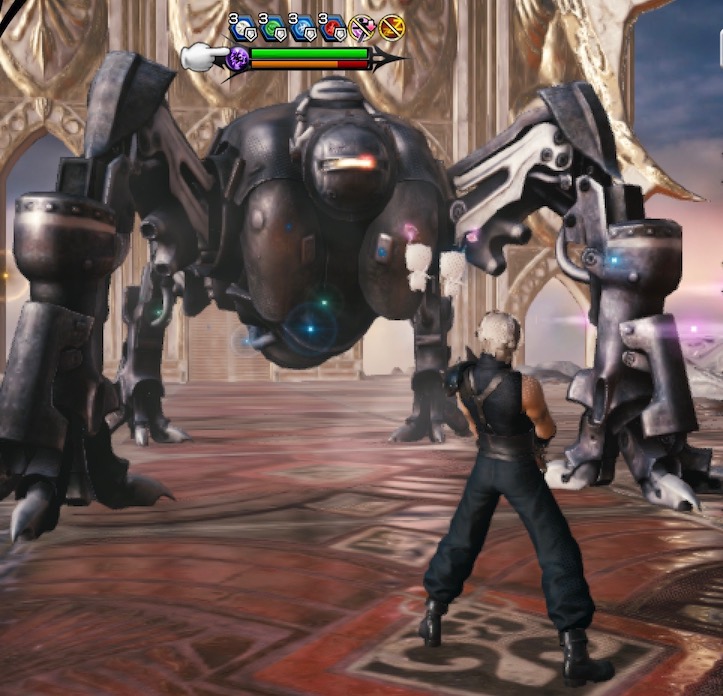Screen dimensions: 723x696
Task: Inspect the red fire shield buff icon
Action: pos(331,27)
